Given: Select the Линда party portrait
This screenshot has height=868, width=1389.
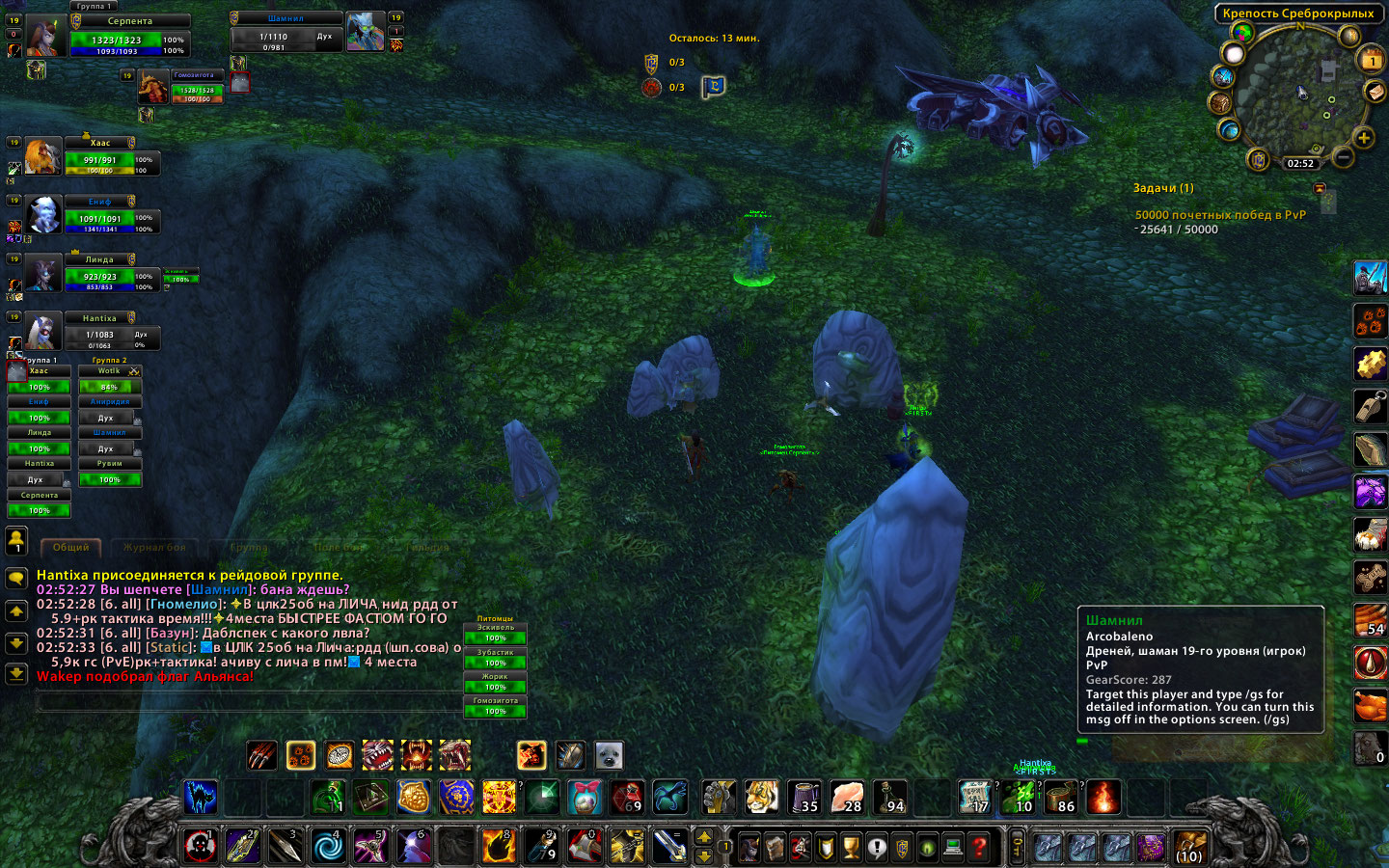Looking at the screenshot, I should tap(42, 274).
